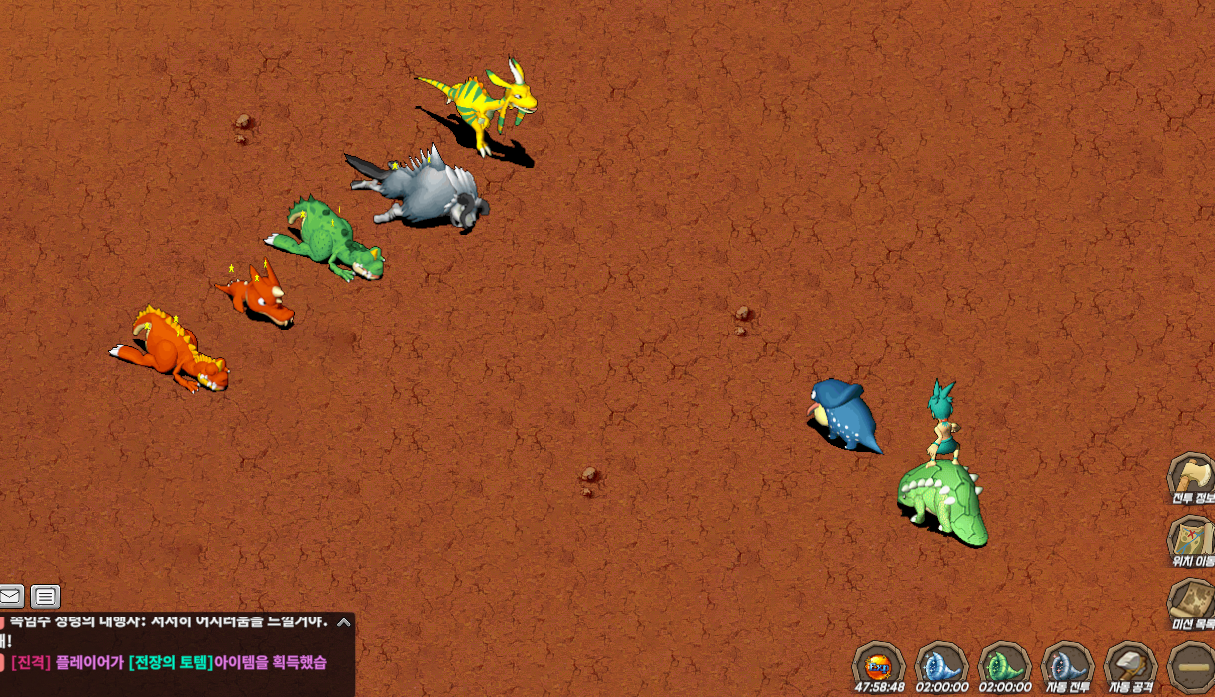Select the blue larva buff icon with timer
Screen dimensions: 1215x697
click(942, 665)
